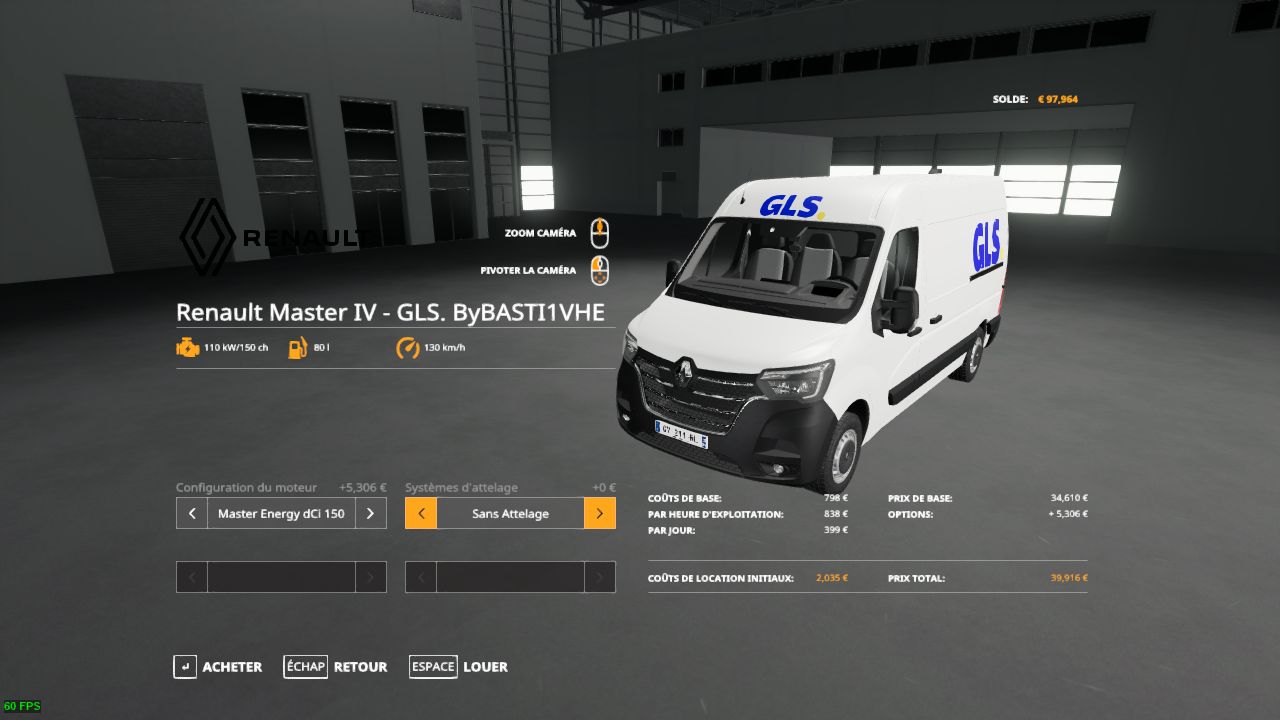Buy the van with ACHETER
Image resolution: width=1280 pixels, height=720 pixels.
point(218,667)
